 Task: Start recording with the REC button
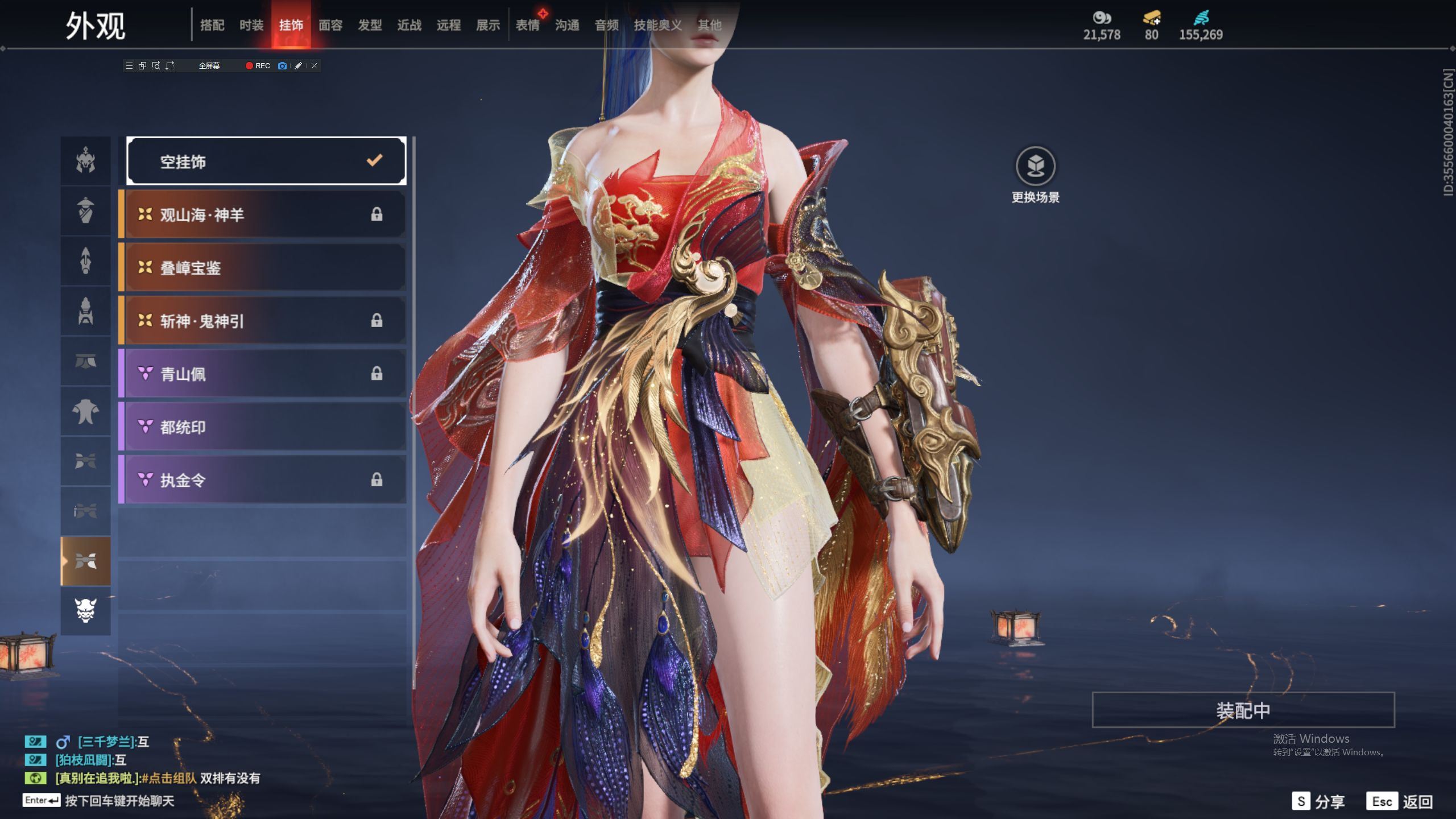258,66
